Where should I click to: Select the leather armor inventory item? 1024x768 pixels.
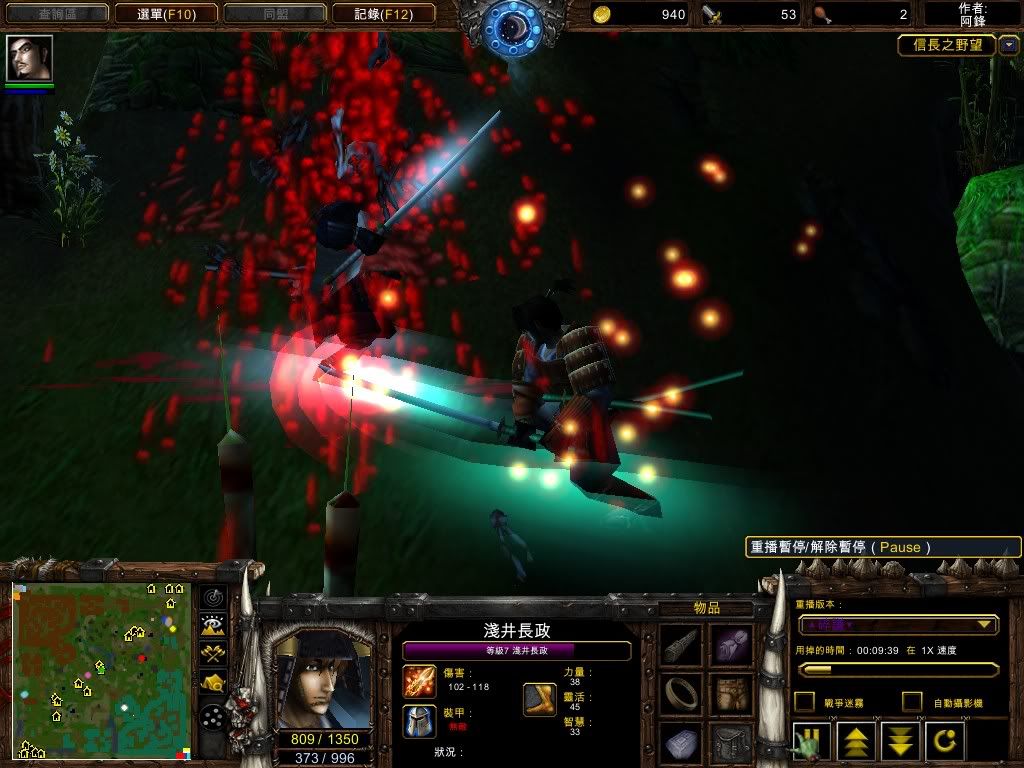[x=731, y=693]
